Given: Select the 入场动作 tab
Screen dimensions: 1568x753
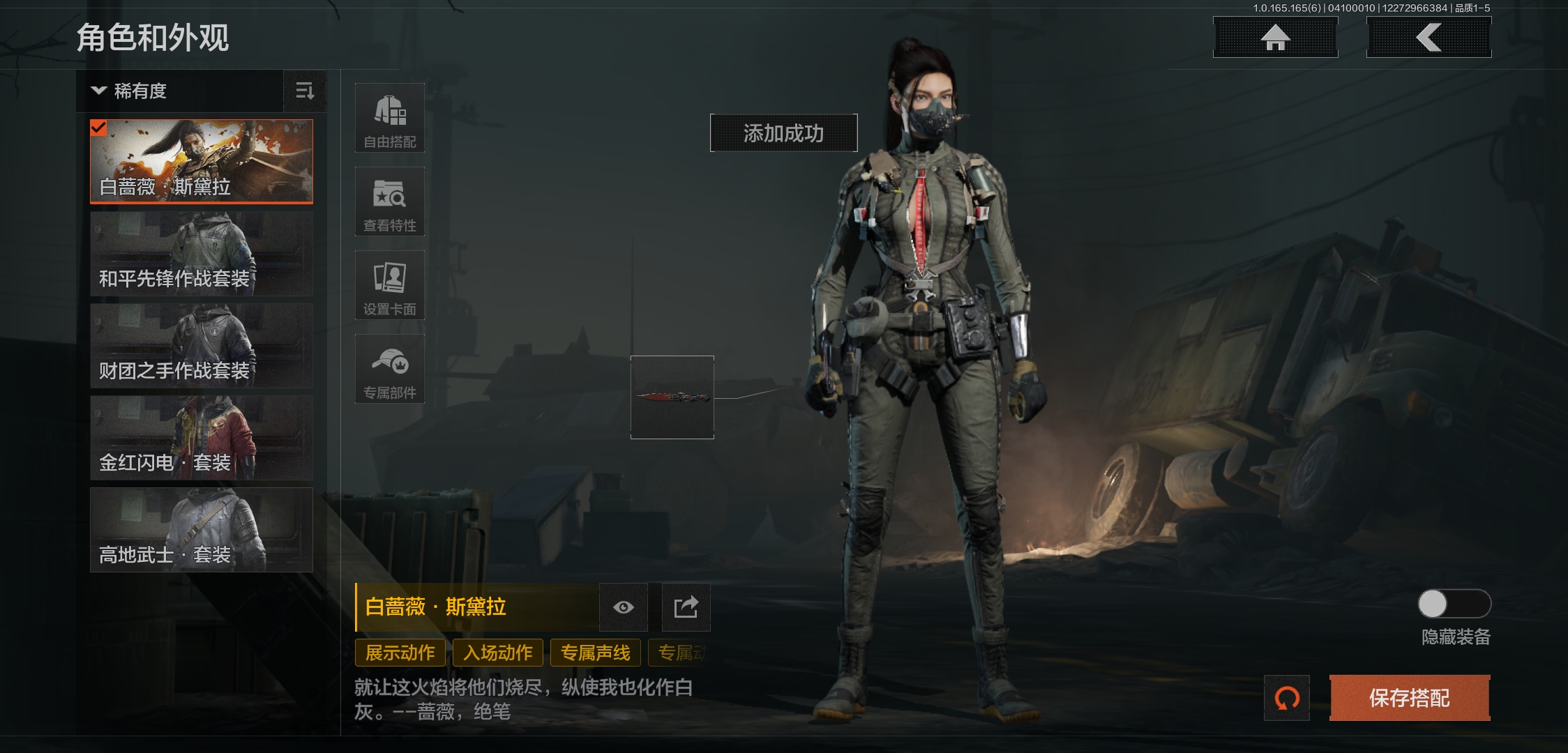Looking at the screenshot, I should 499,653.
